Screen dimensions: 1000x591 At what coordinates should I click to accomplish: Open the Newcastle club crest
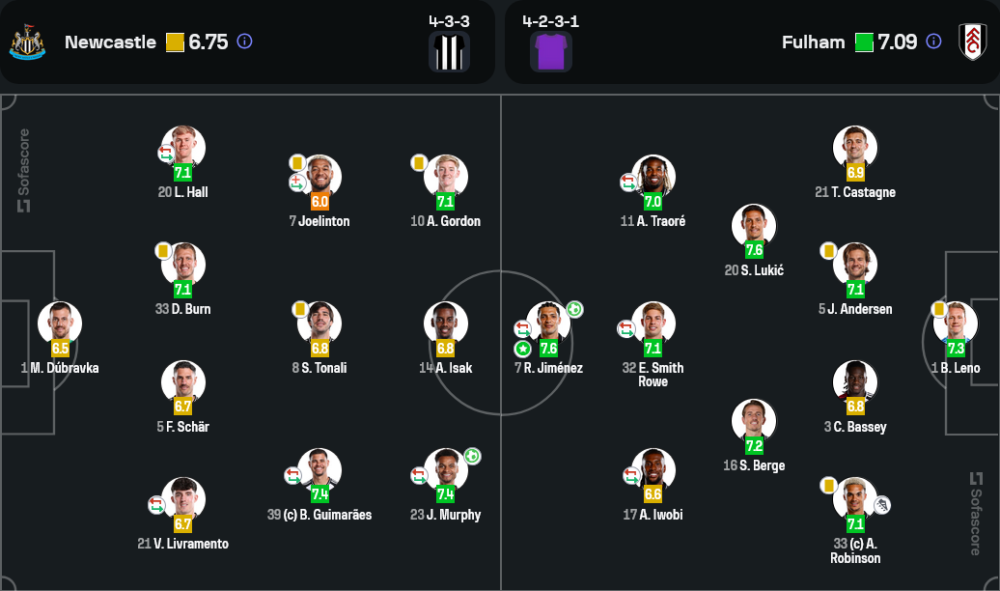(x=27, y=42)
